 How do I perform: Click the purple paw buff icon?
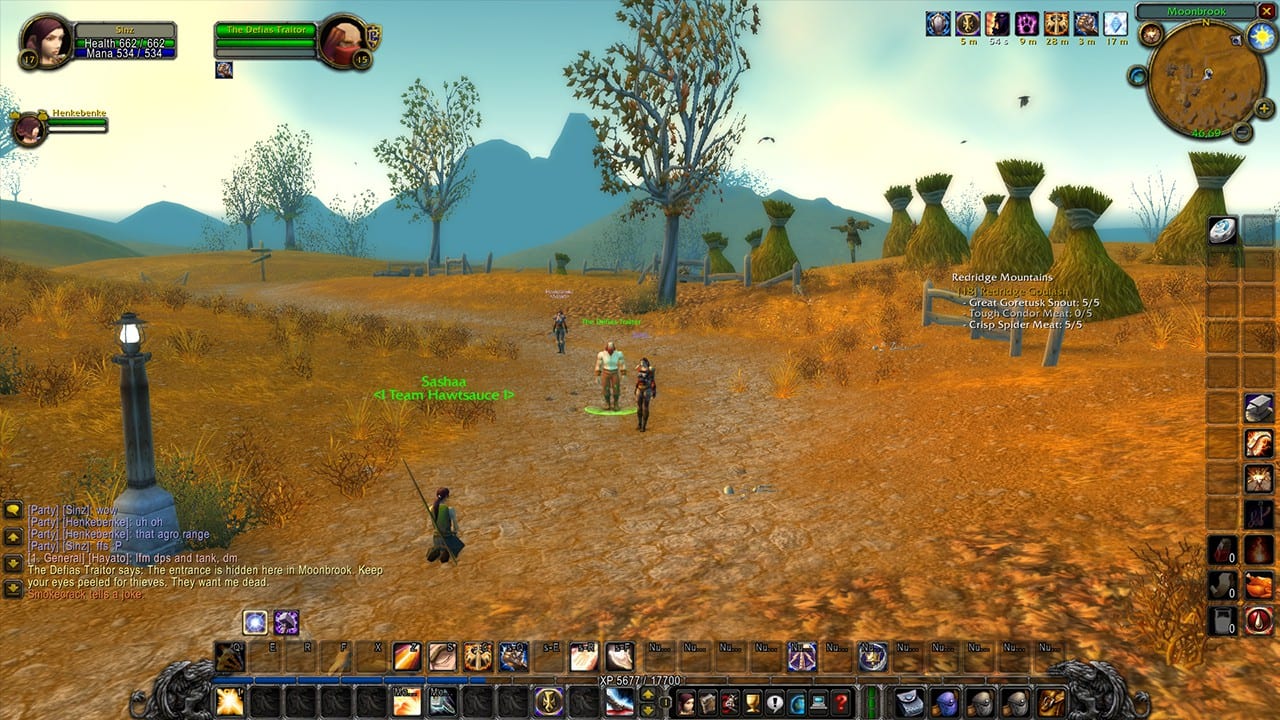[1026, 24]
